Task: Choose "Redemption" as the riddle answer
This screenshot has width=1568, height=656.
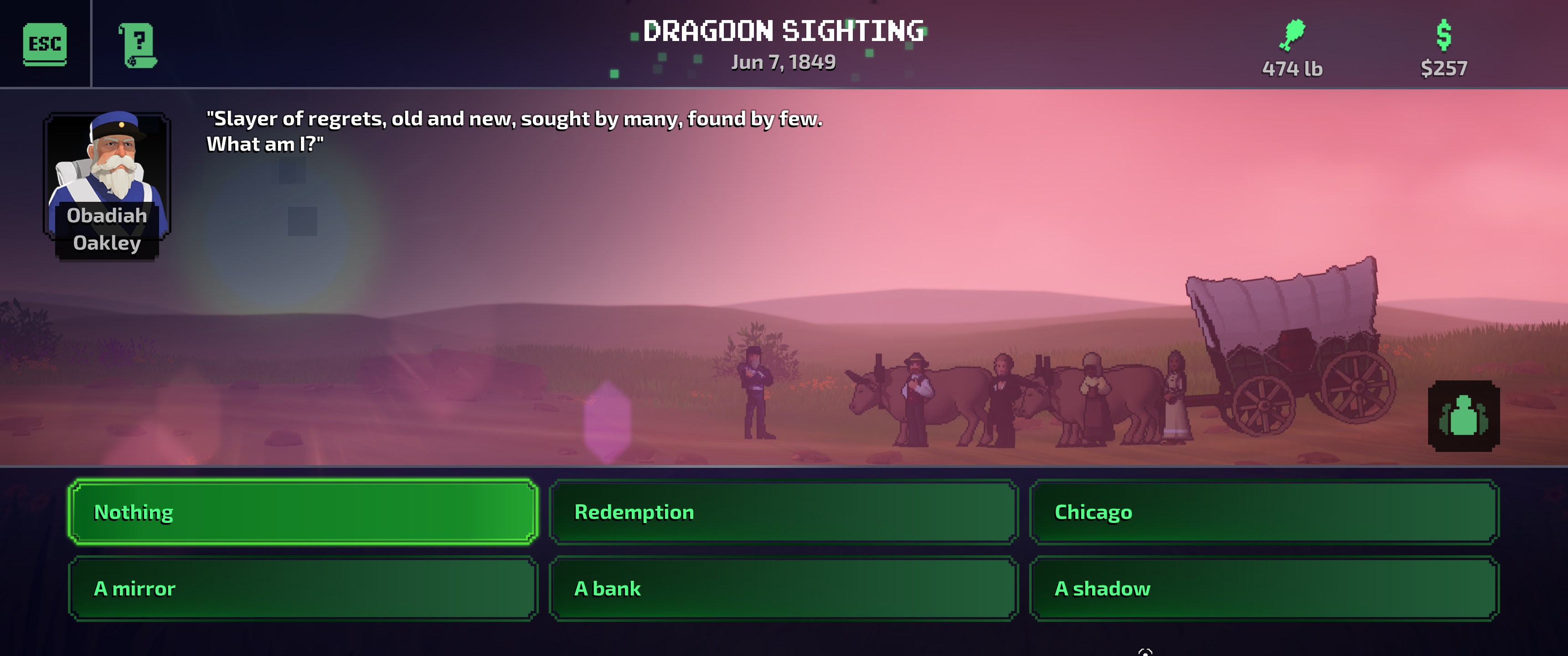Action: point(784,512)
